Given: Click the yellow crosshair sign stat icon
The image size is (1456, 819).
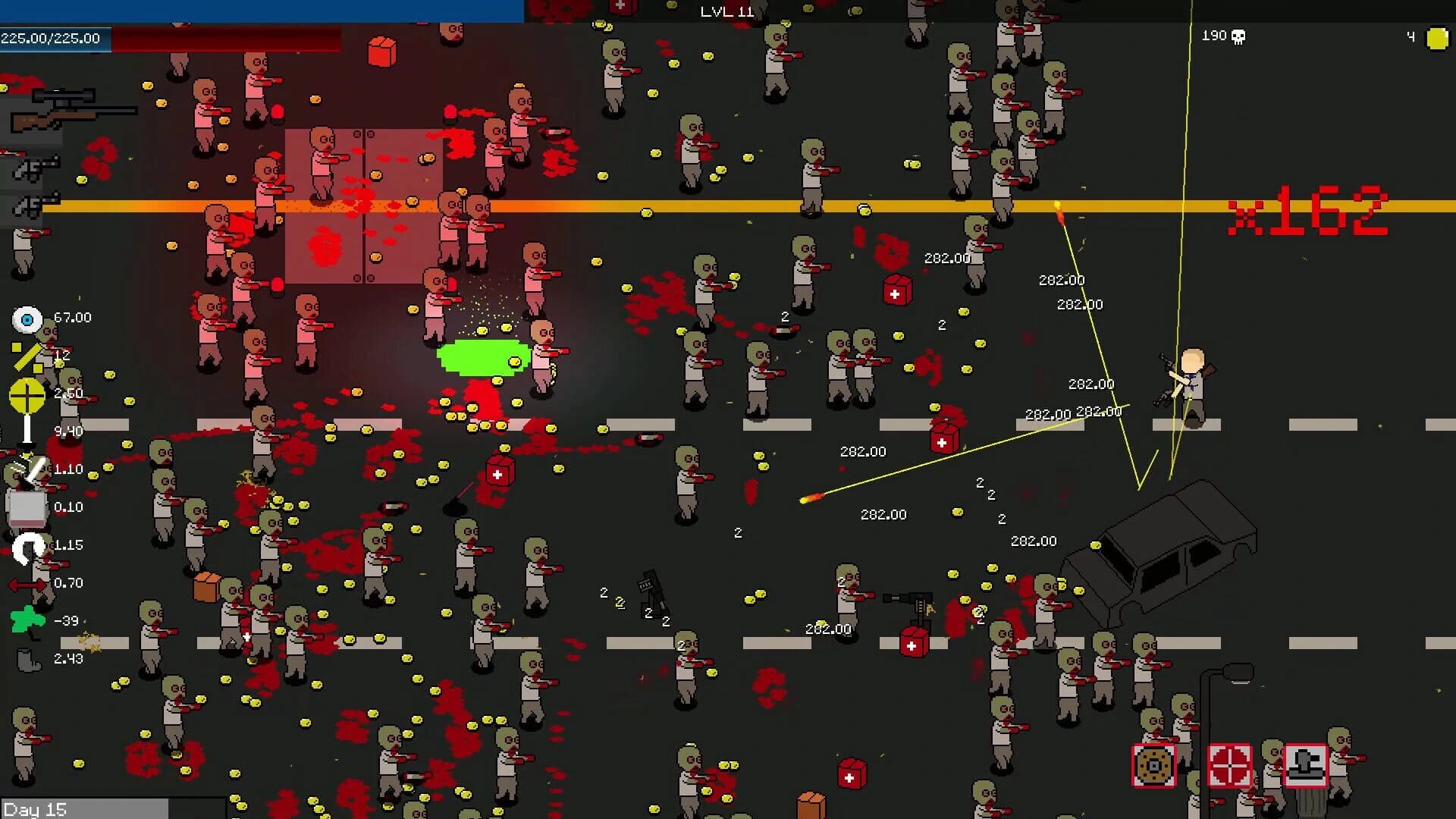Looking at the screenshot, I should coord(27,394).
